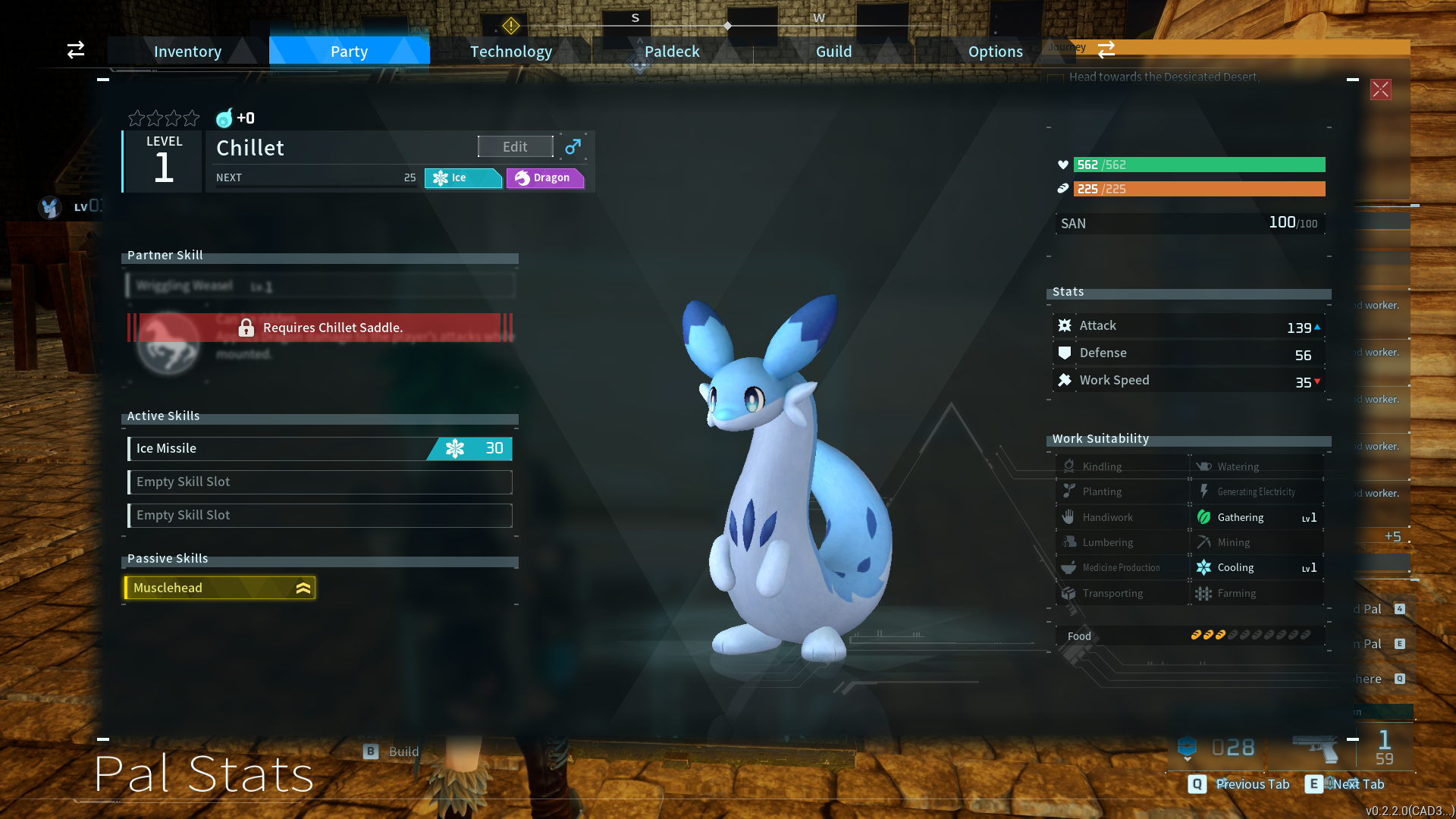
Task: Click the Edit button beside Chillet's name
Action: click(515, 146)
